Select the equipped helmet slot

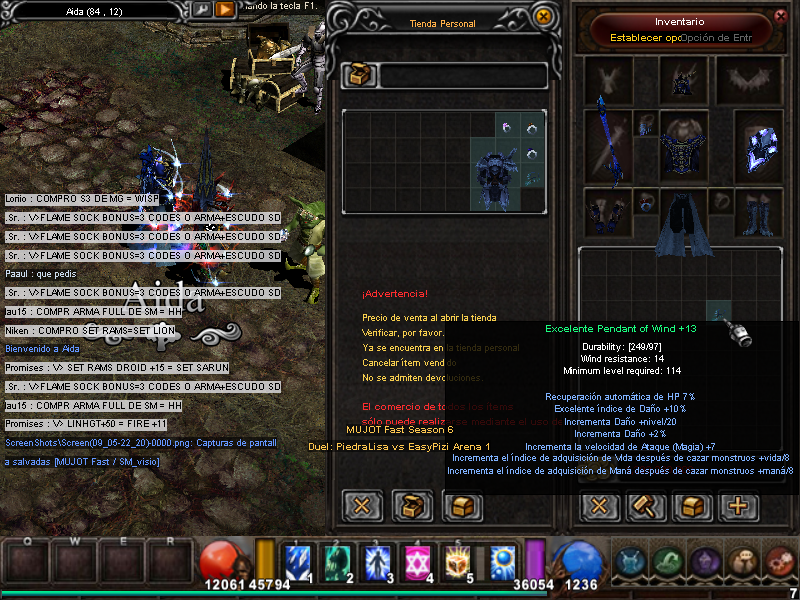[682, 78]
